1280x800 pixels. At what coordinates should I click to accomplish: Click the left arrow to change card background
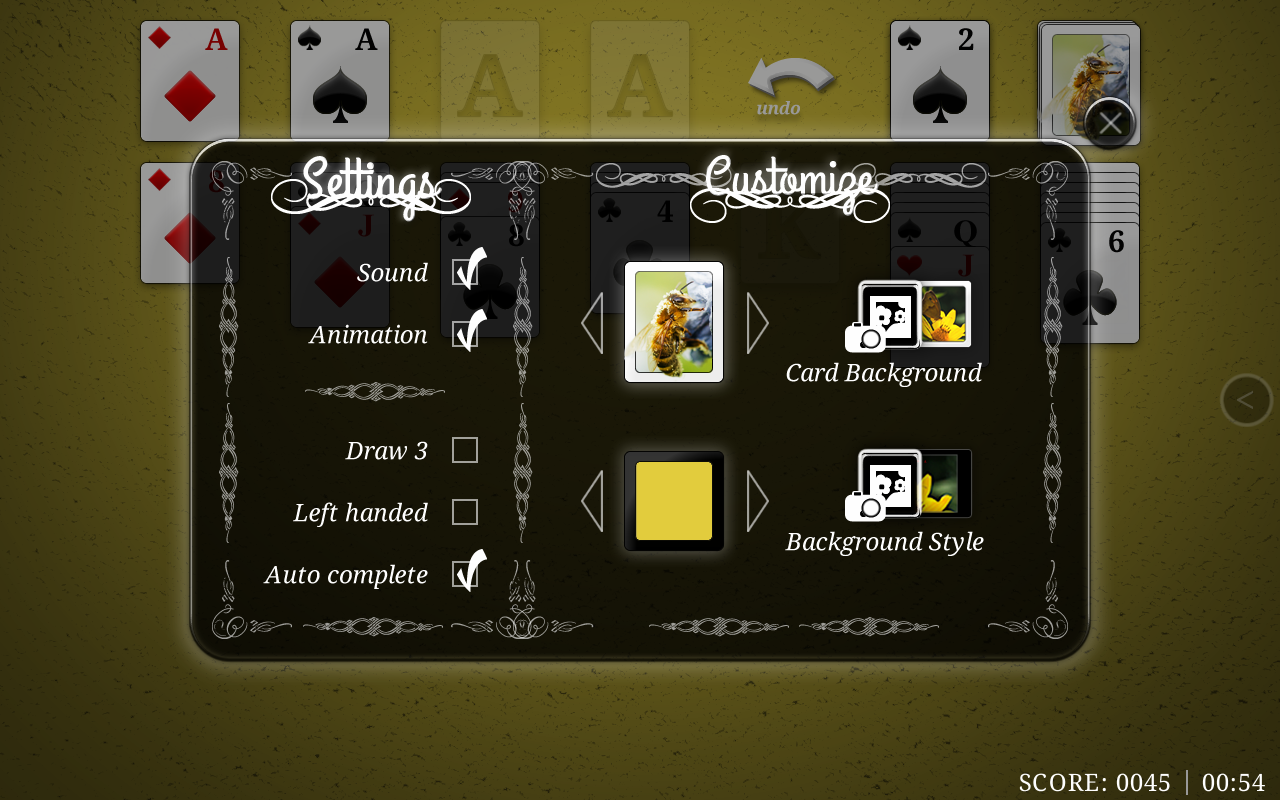[592, 322]
